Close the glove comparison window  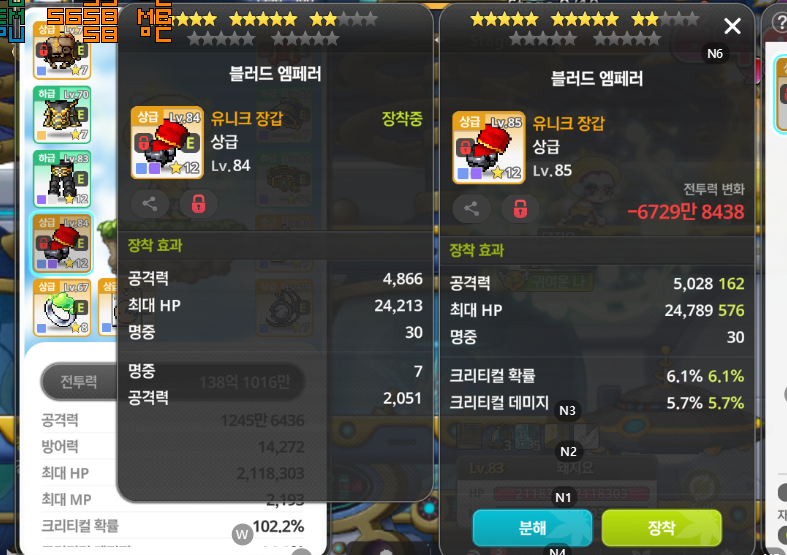pyautogui.click(x=732, y=27)
